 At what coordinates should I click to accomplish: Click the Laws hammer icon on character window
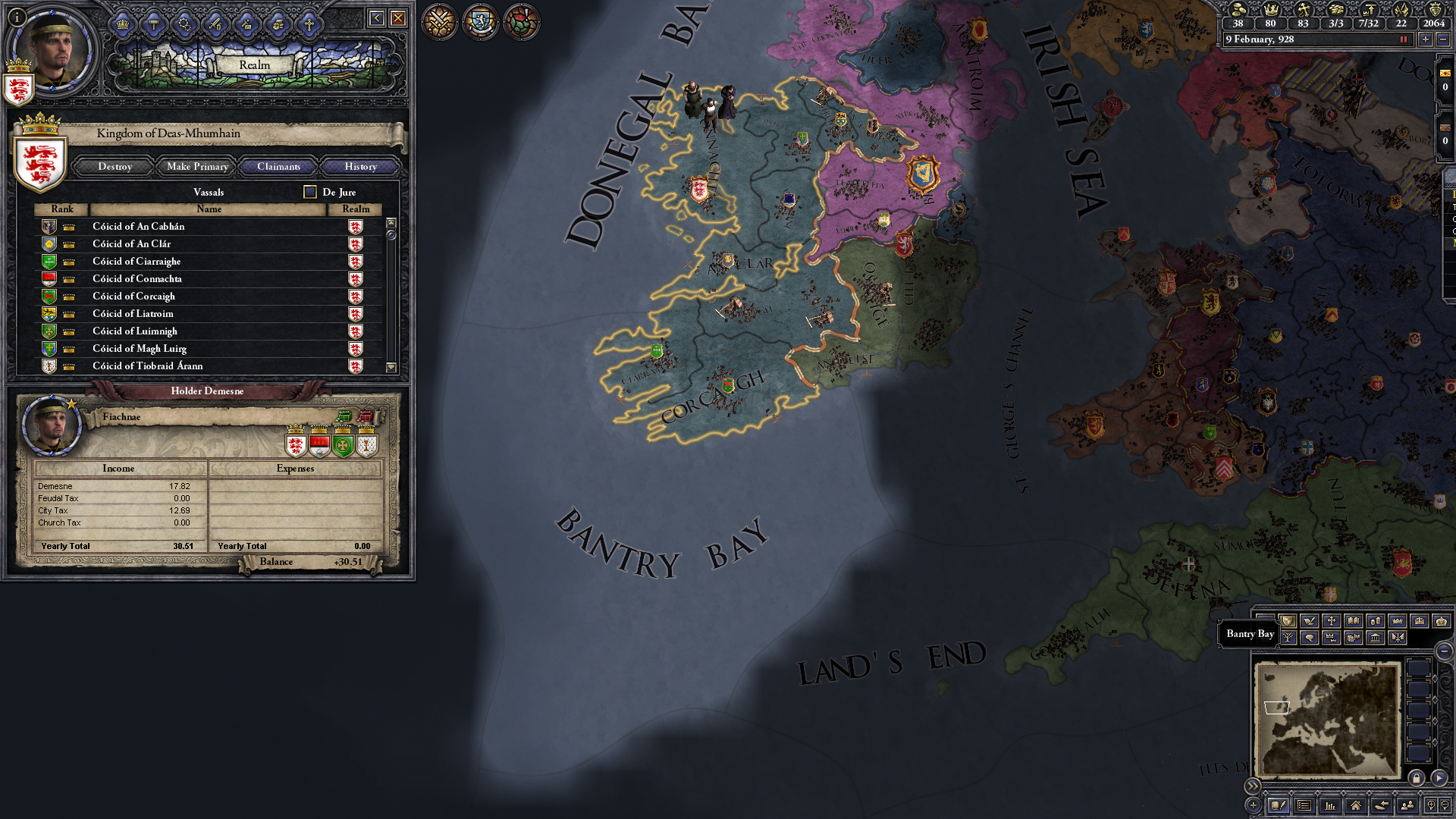pos(154,24)
